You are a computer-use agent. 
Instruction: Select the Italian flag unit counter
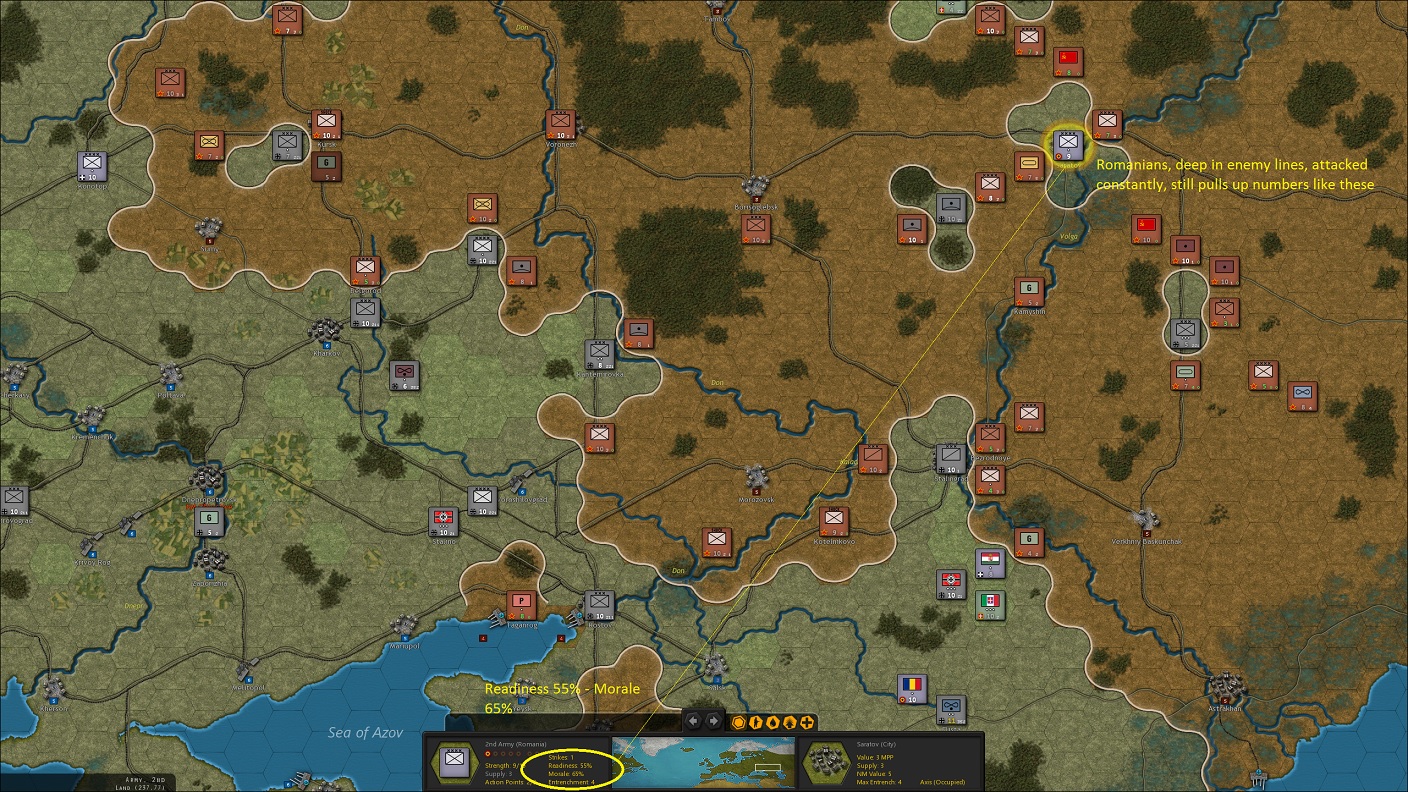[x=990, y=604]
